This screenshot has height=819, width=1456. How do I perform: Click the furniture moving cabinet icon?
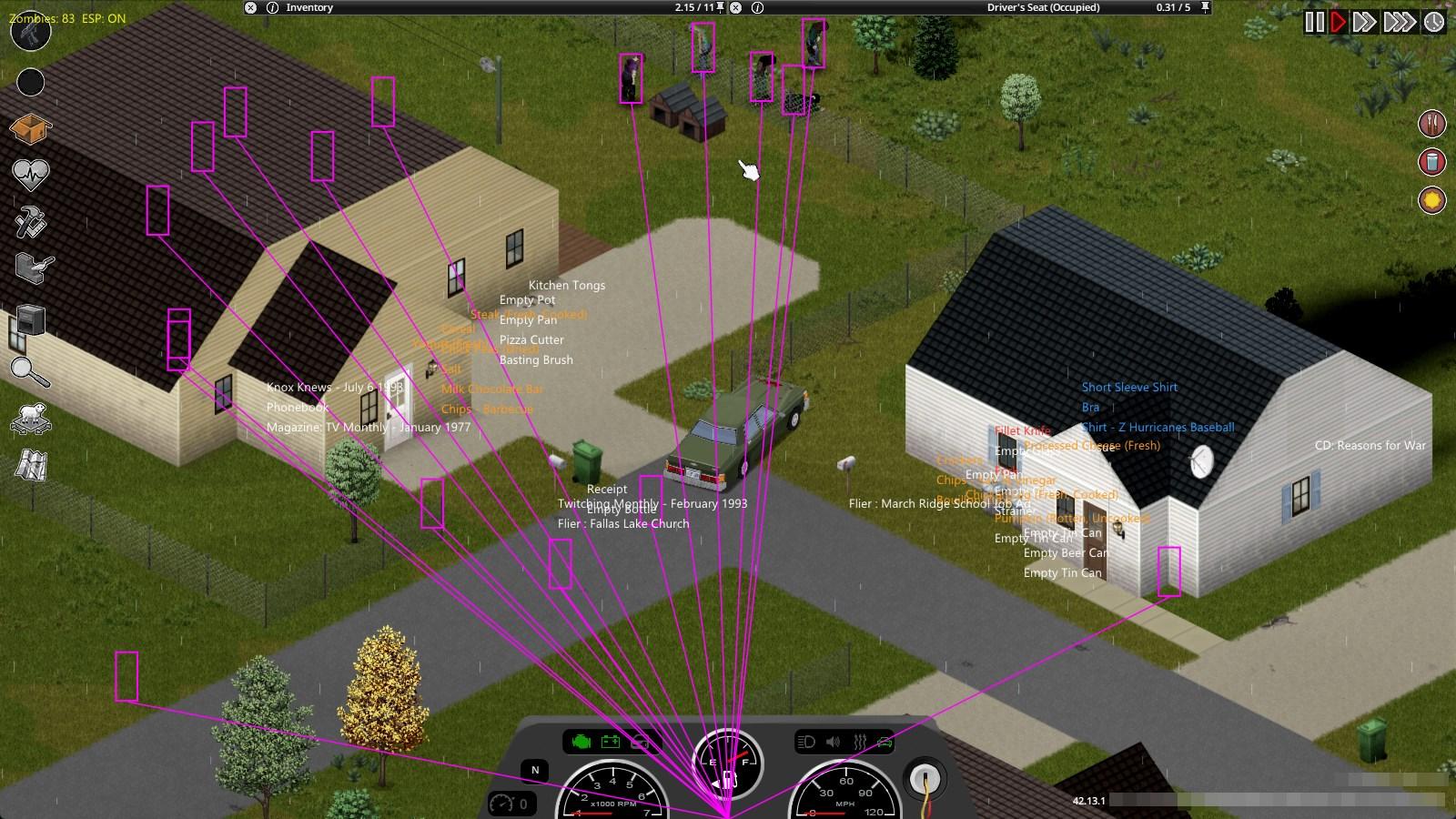coord(30,320)
